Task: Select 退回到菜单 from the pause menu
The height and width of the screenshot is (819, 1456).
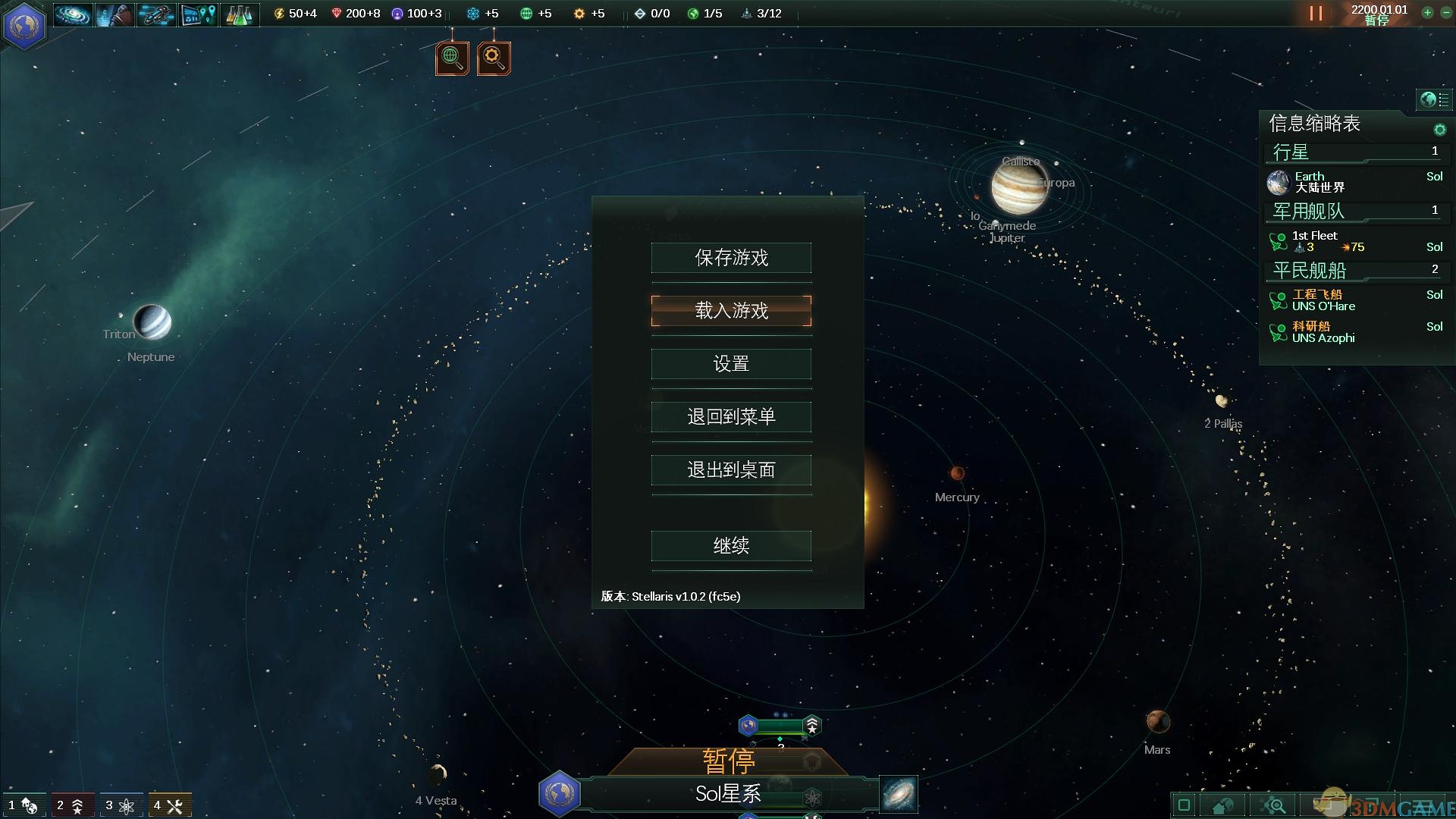Action: (x=730, y=416)
